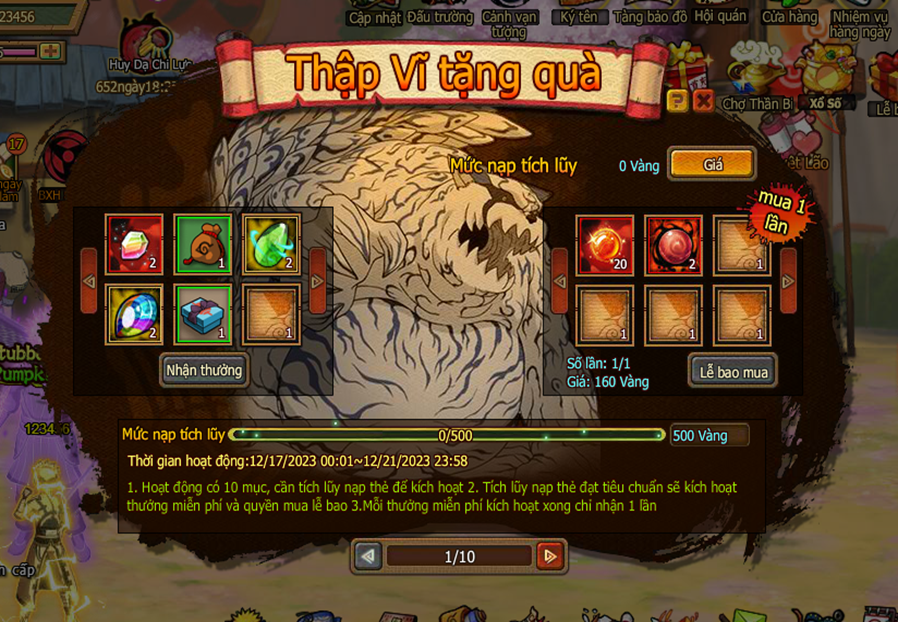Open the Hội quán menu

click(720, 17)
